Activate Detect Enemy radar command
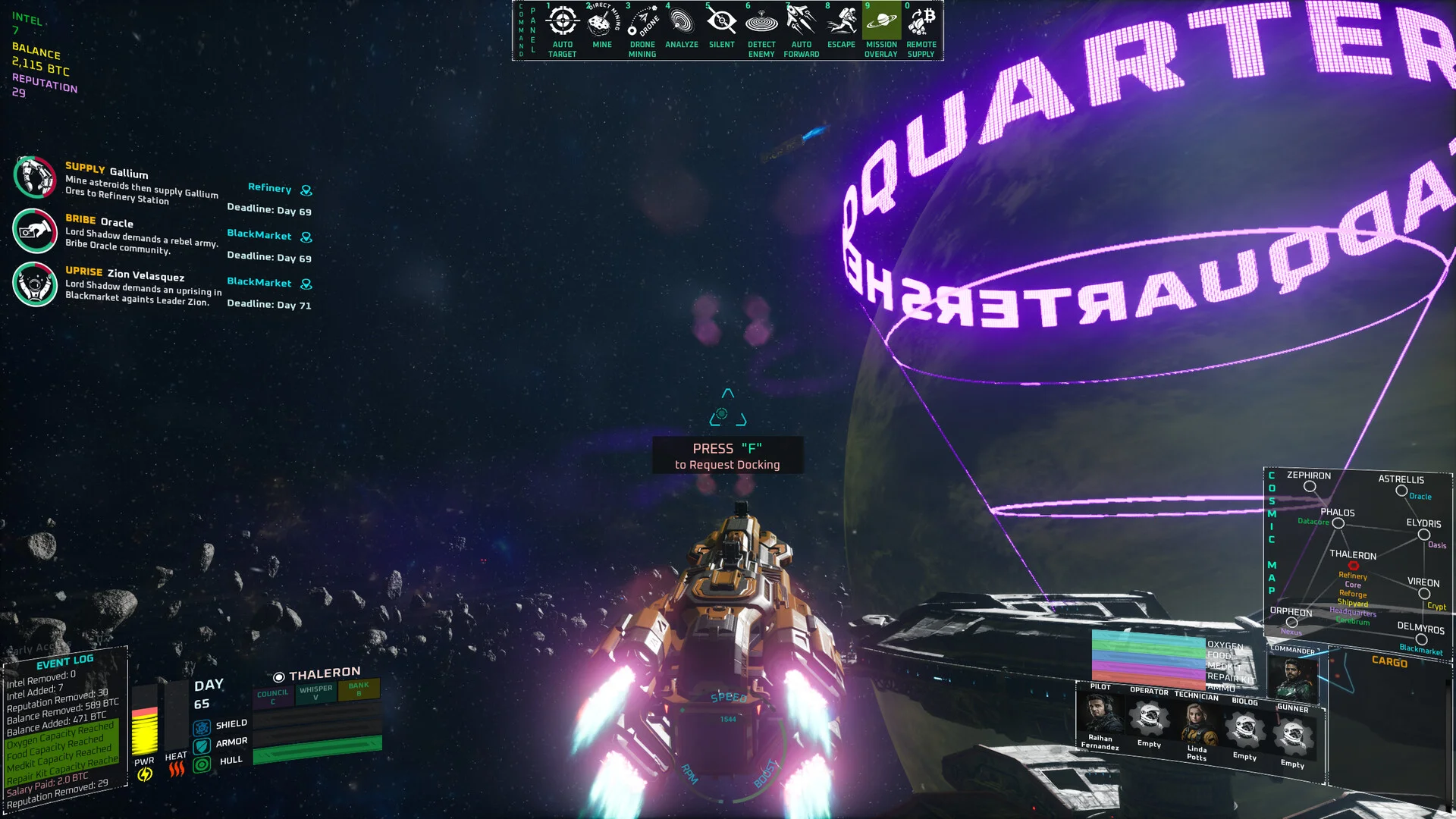1456x819 pixels. (x=761, y=21)
